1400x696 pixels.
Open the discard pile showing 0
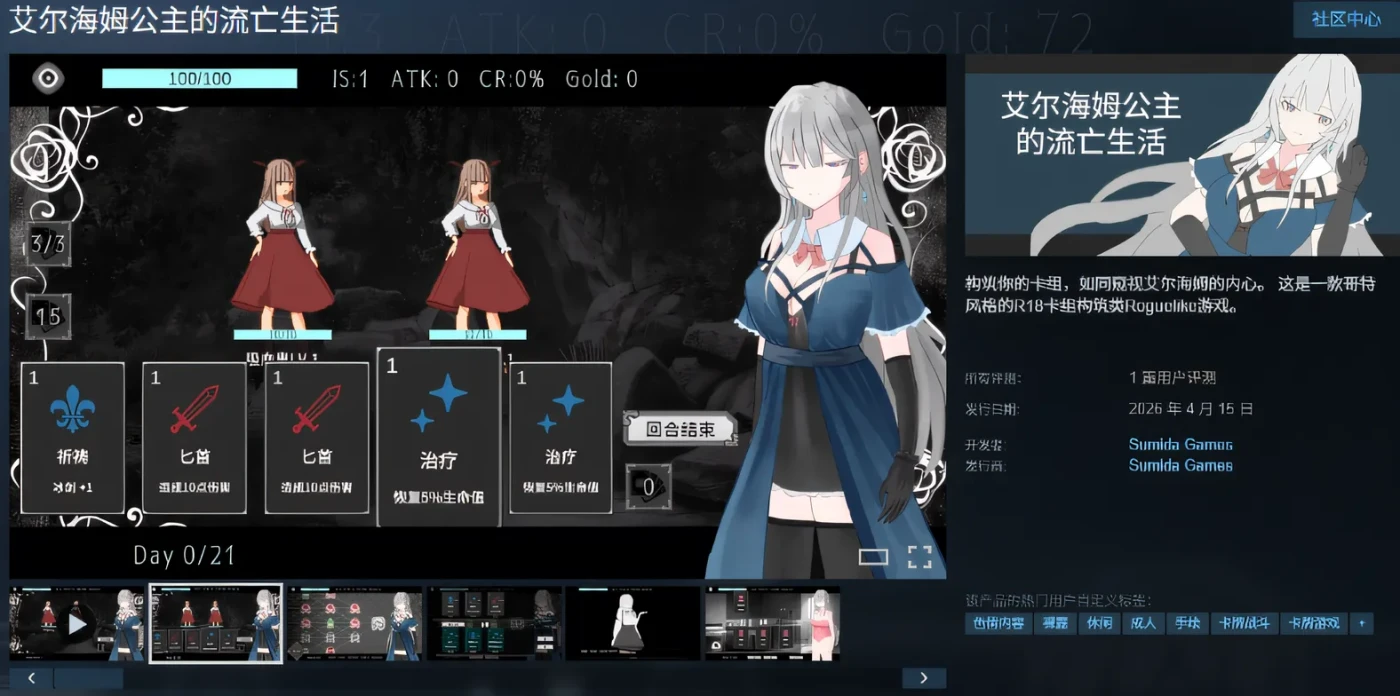tap(648, 487)
